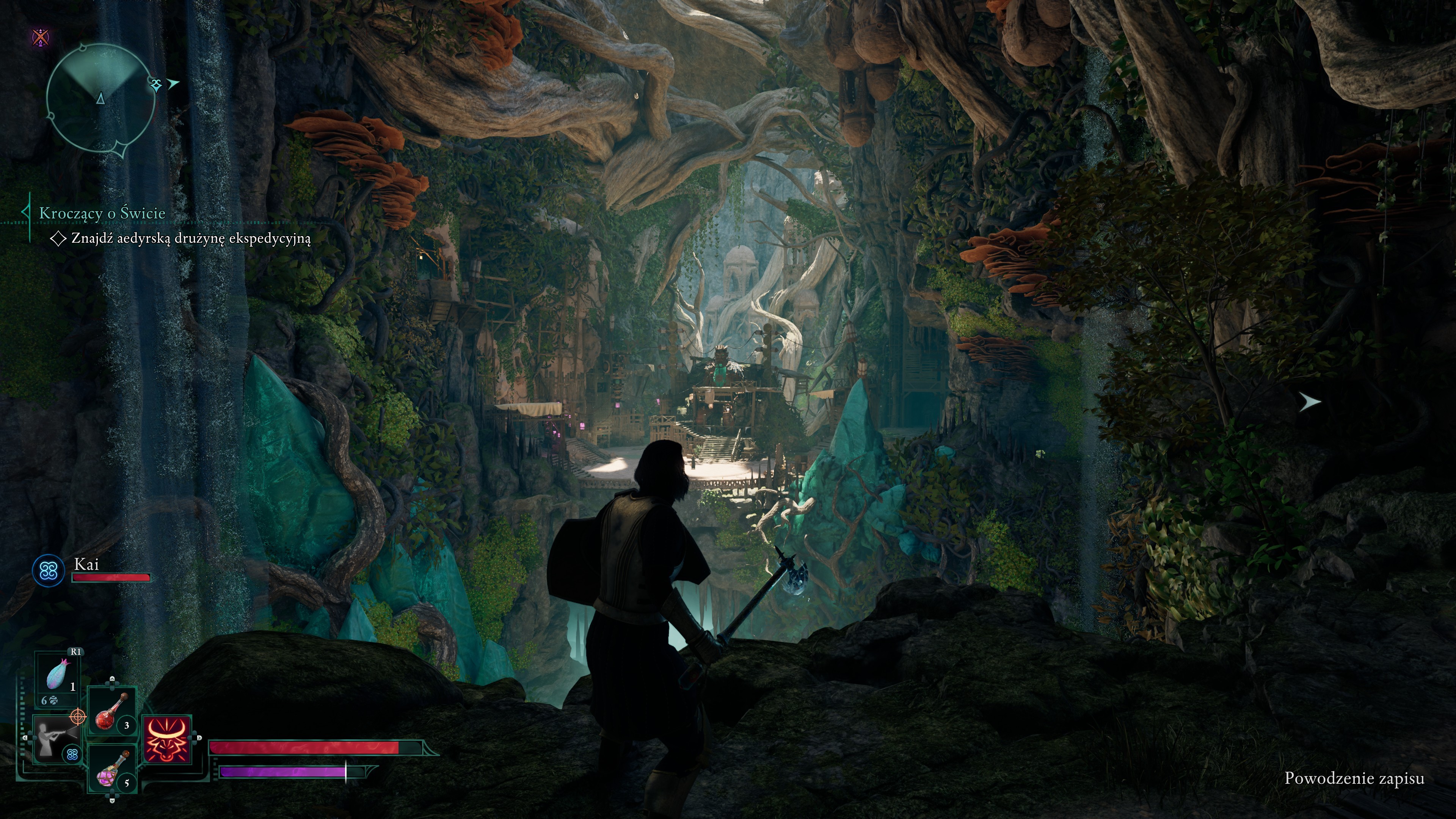1456x819 pixels.
Task: Open the circular minimap
Action: [100, 99]
